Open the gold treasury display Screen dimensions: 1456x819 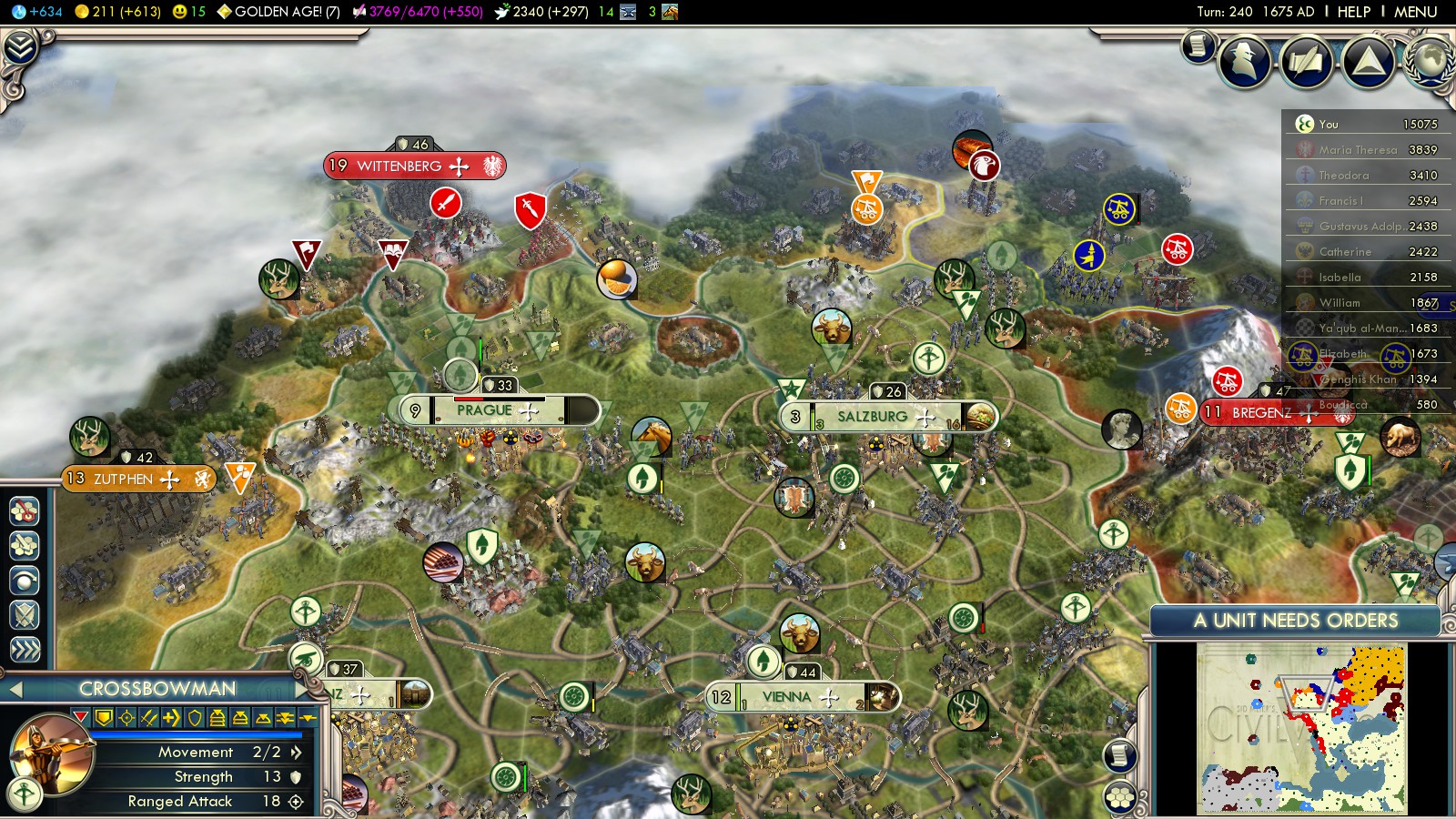pos(118,12)
